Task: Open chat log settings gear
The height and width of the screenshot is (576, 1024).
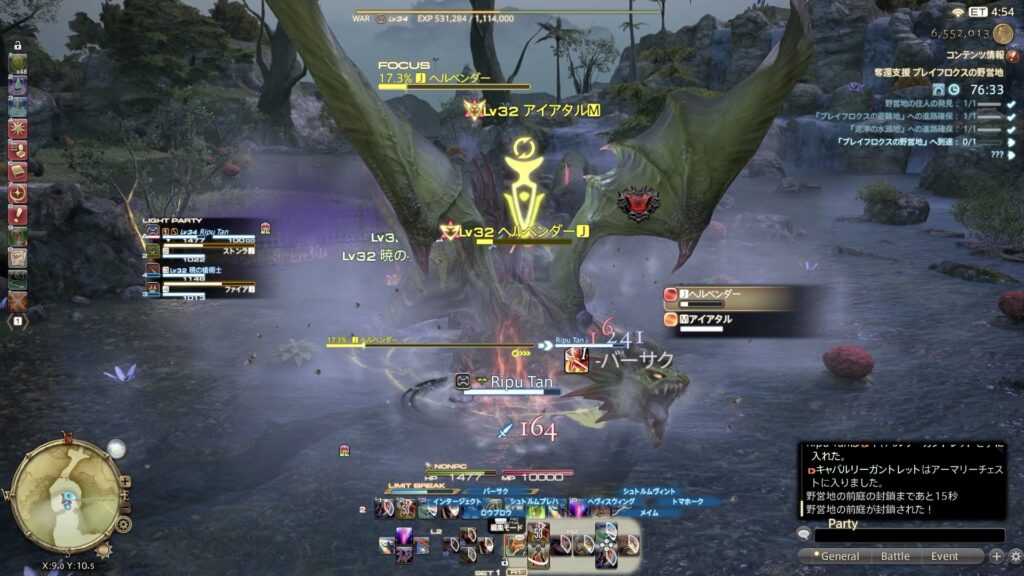Action: (1015, 556)
